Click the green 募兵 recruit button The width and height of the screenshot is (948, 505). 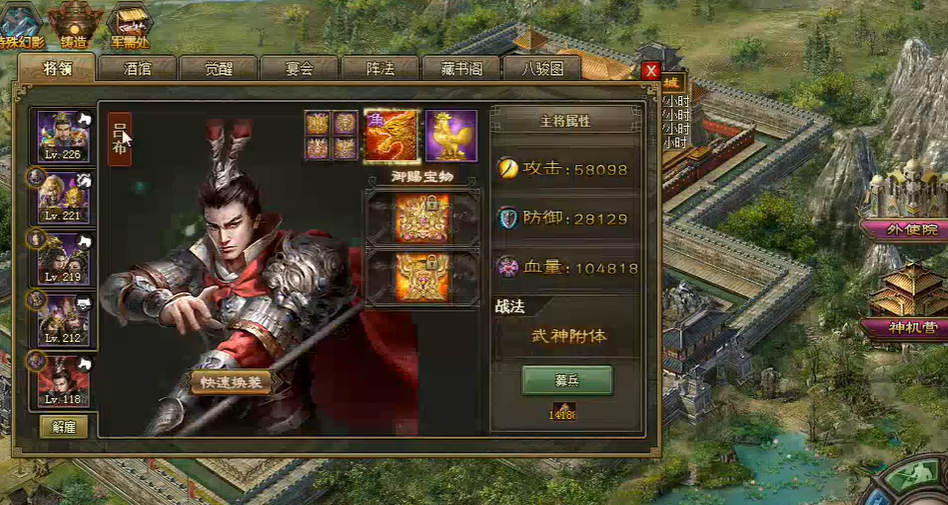pyautogui.click(x=567, y=380)
